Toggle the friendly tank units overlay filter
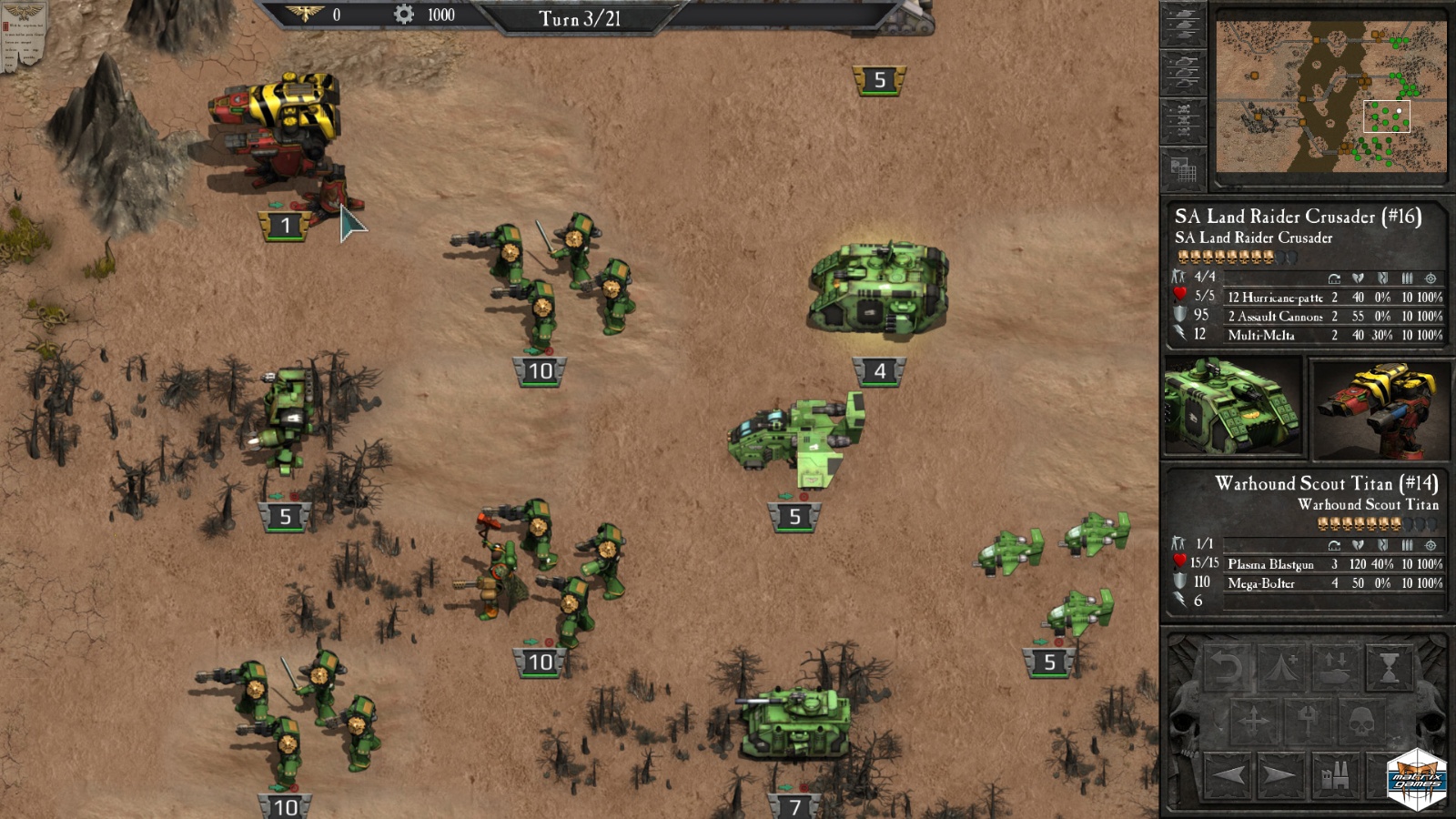 (x=1184, y=23)
